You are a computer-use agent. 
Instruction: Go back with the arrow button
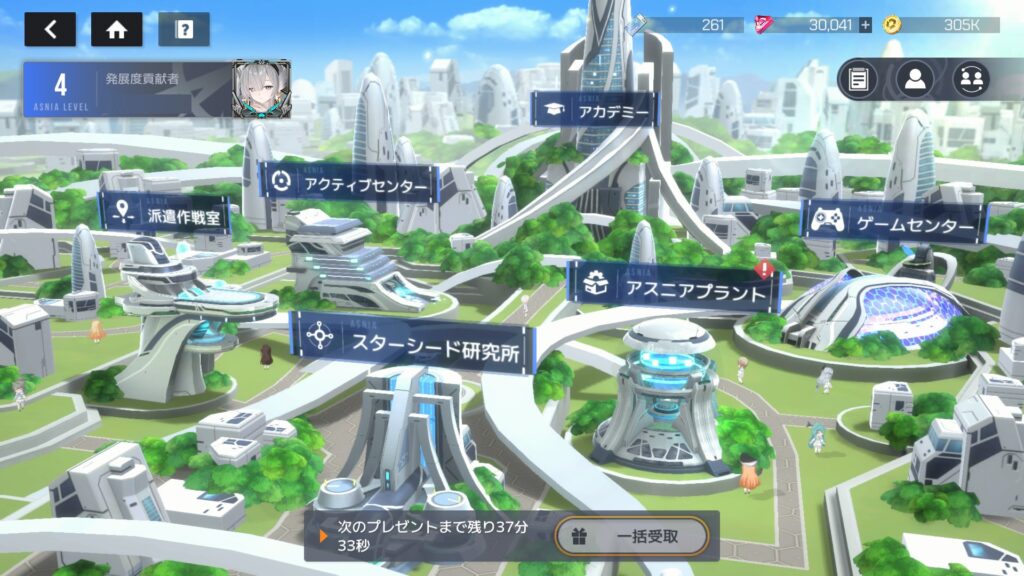coord(50,29)
